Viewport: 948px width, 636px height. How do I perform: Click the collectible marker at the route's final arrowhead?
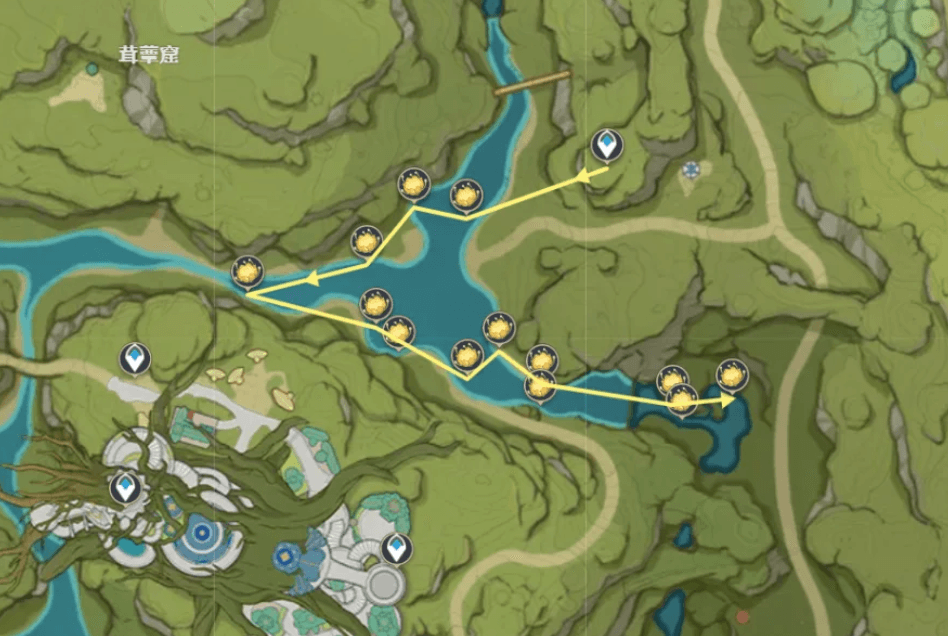click(732, 376)
